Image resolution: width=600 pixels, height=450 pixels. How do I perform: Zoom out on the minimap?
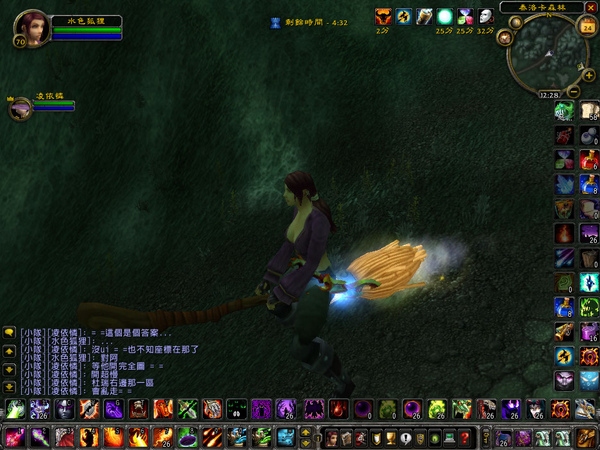[573, 92]
